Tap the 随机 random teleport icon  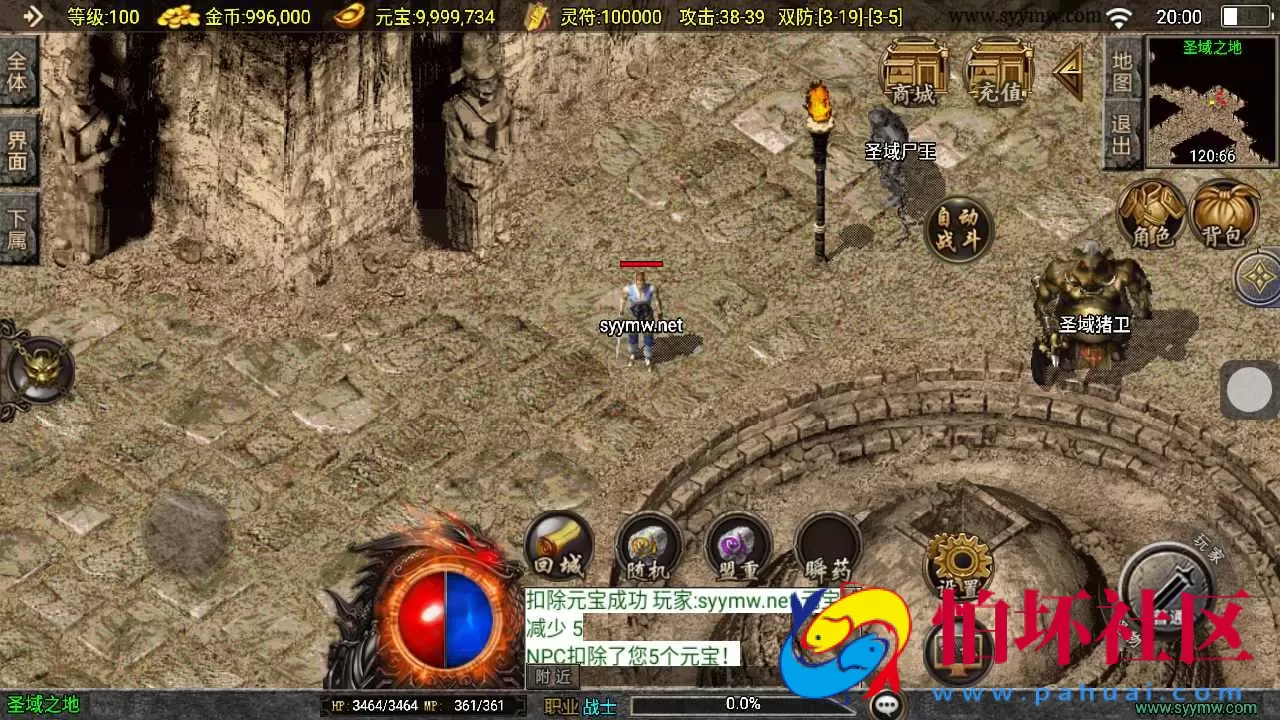point(648,548)
